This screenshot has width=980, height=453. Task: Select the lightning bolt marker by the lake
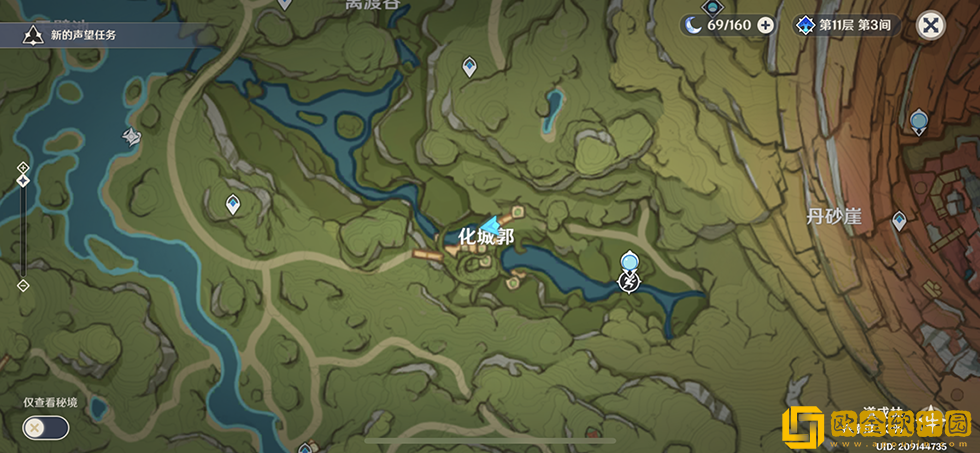point(629,283)
